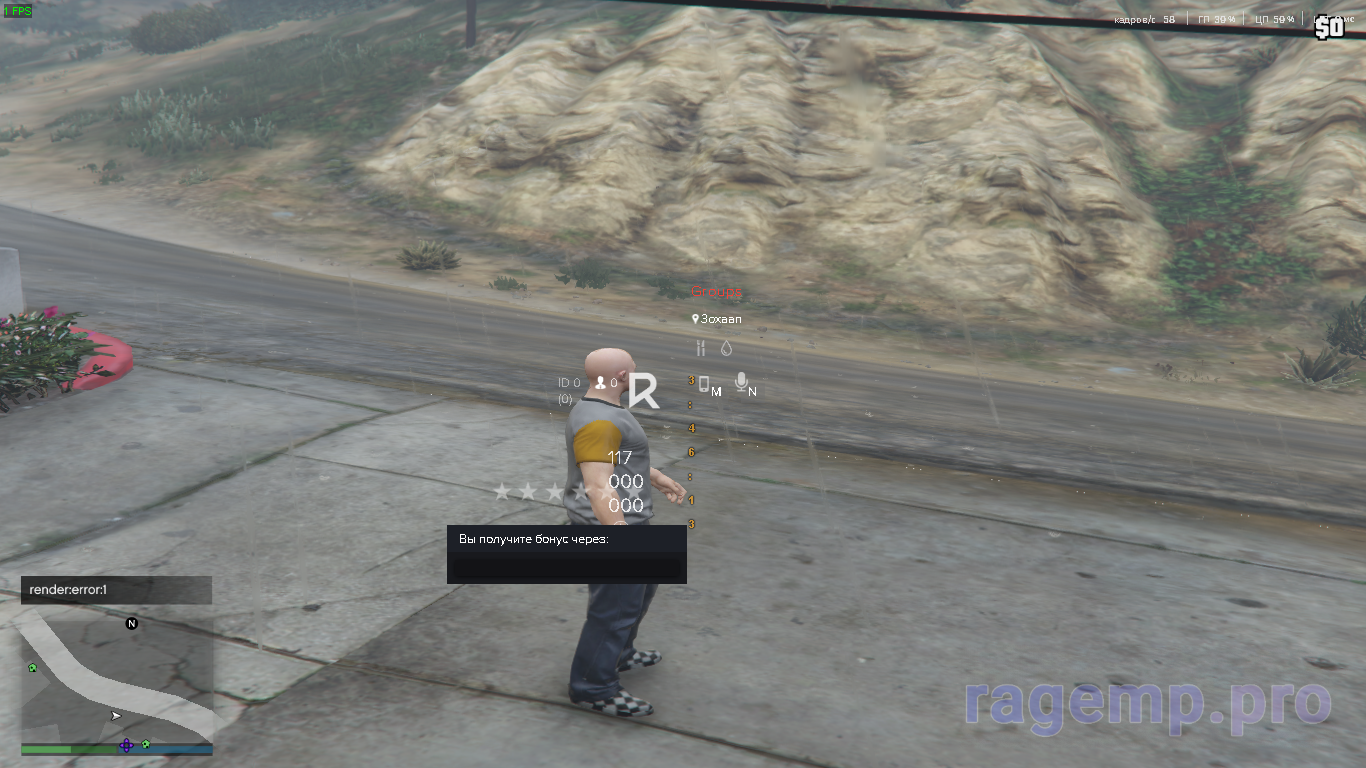Click the online players count icon
The height and width of the screenshot is (768, 1366).
[601, 383]
